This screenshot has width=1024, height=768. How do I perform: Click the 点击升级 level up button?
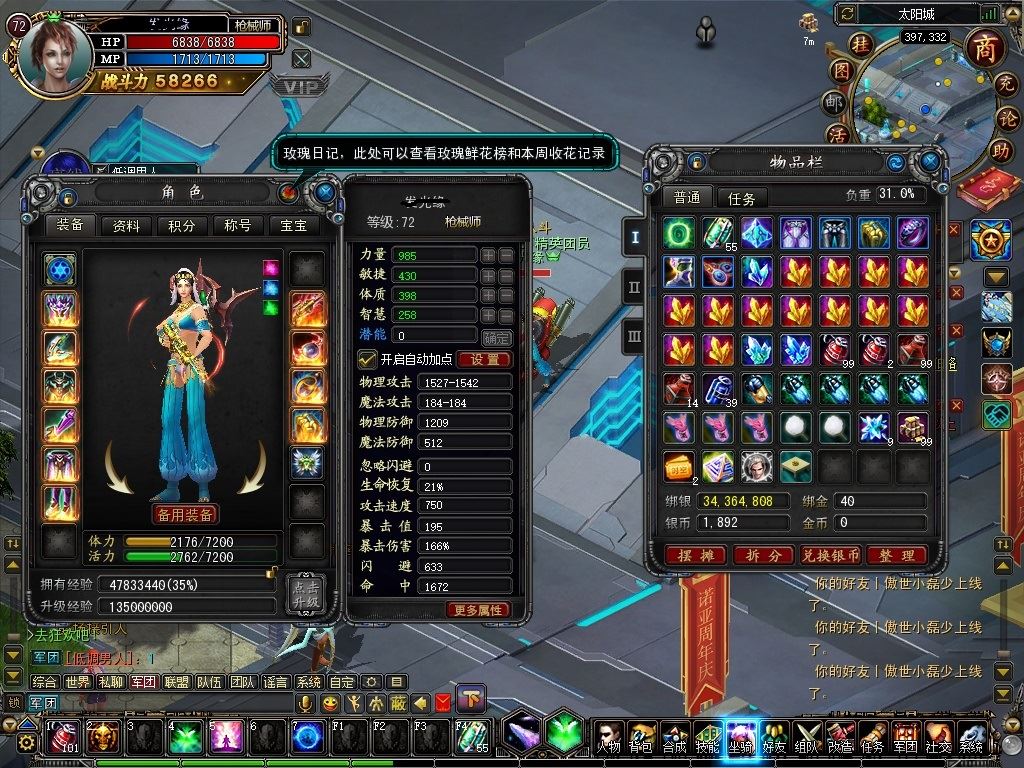[304, 595]
